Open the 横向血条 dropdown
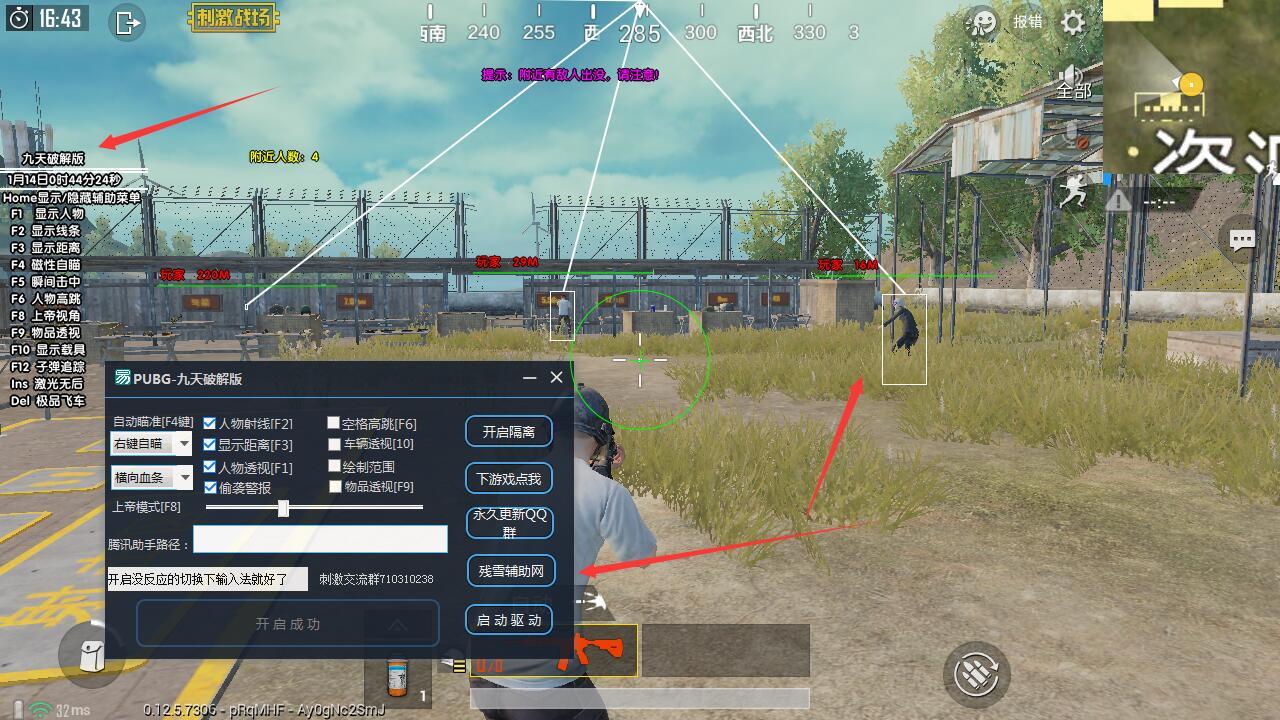The image size is (1280, 720). click(x=150, y=478)
